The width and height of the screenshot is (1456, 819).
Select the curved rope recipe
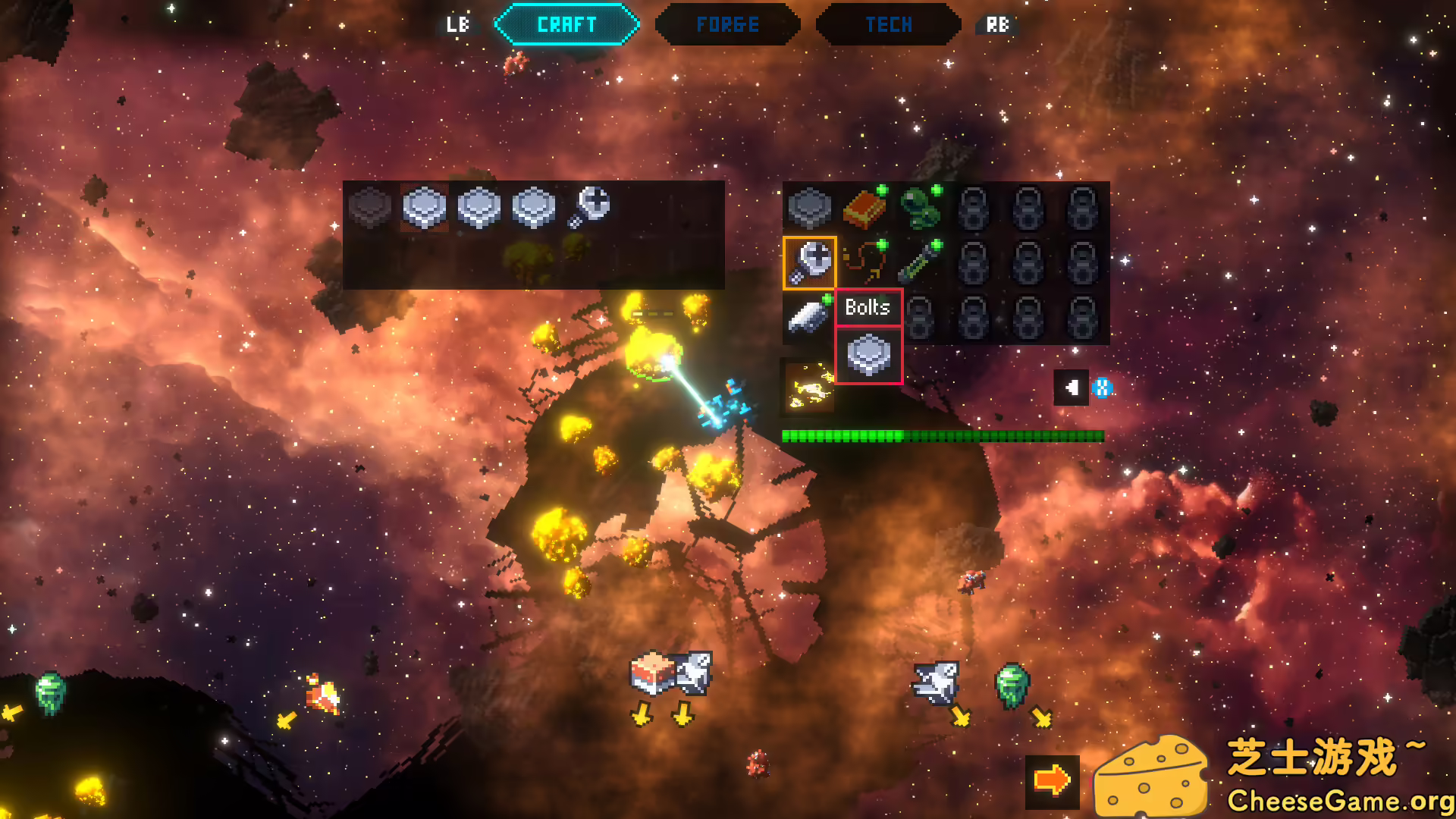[864, 262]
